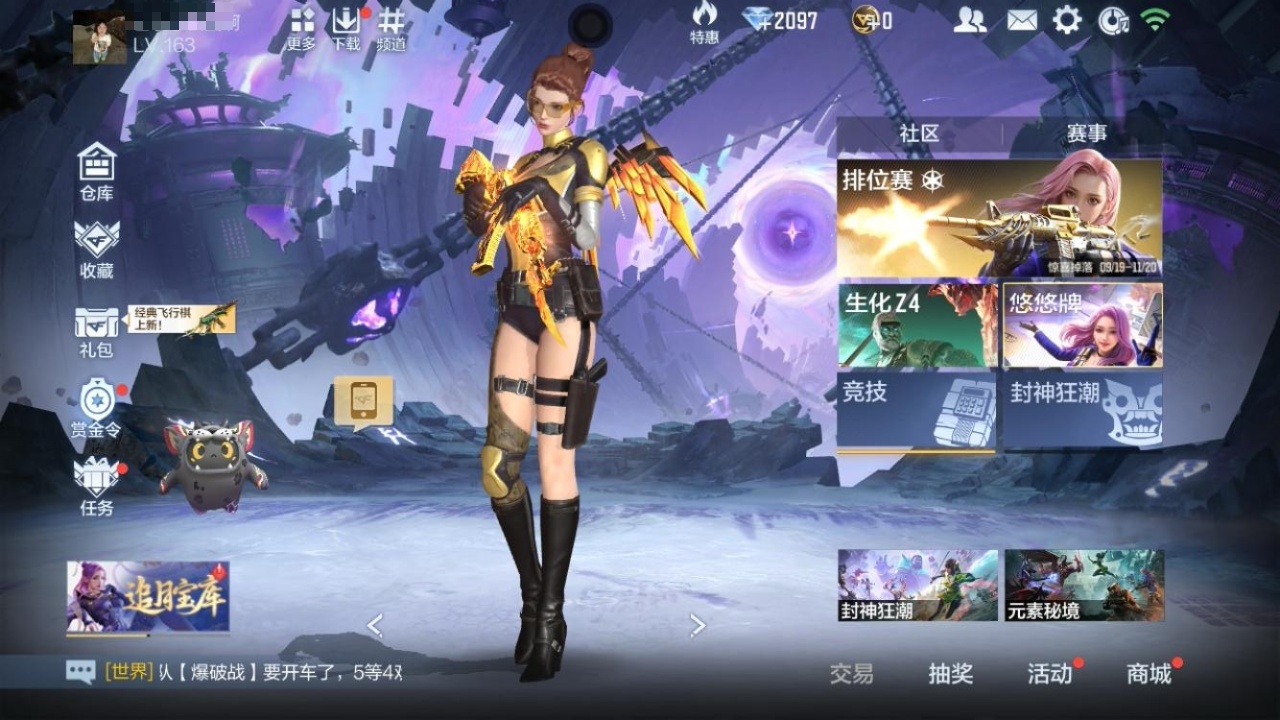Switch to the 社区 community tab

pos(919,134)
